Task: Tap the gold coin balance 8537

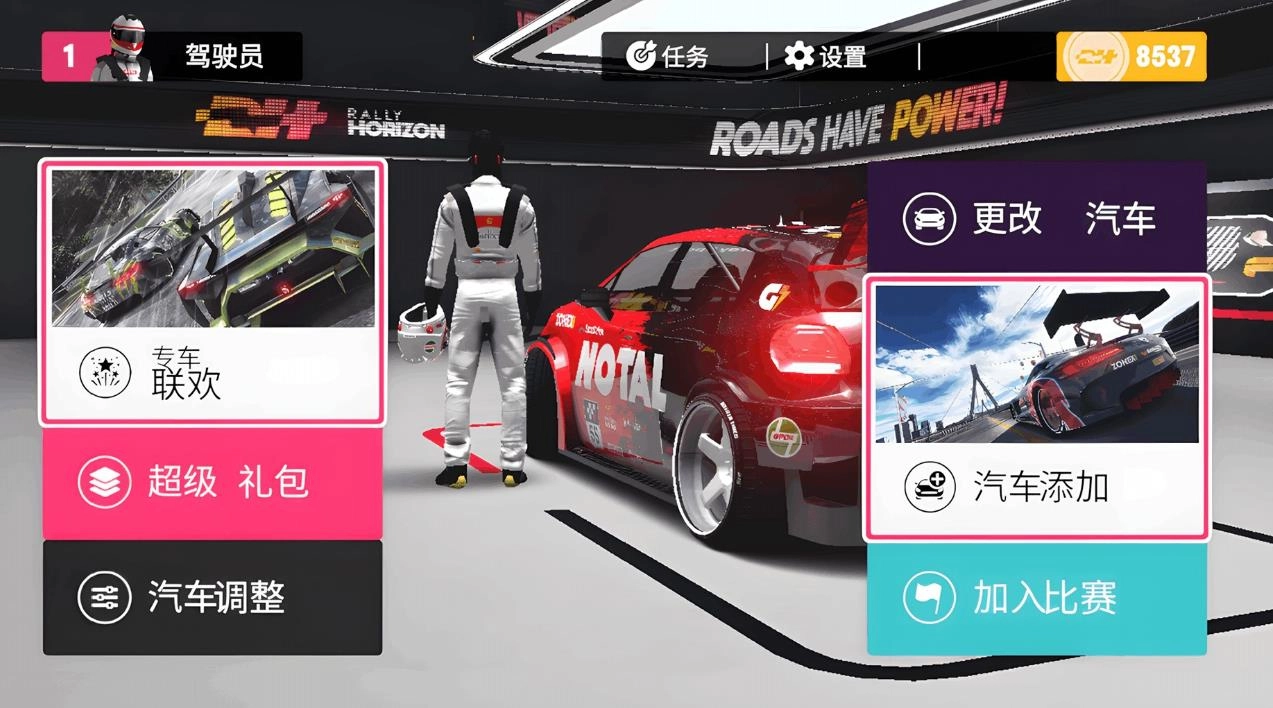Action: tap(1131, 56)
